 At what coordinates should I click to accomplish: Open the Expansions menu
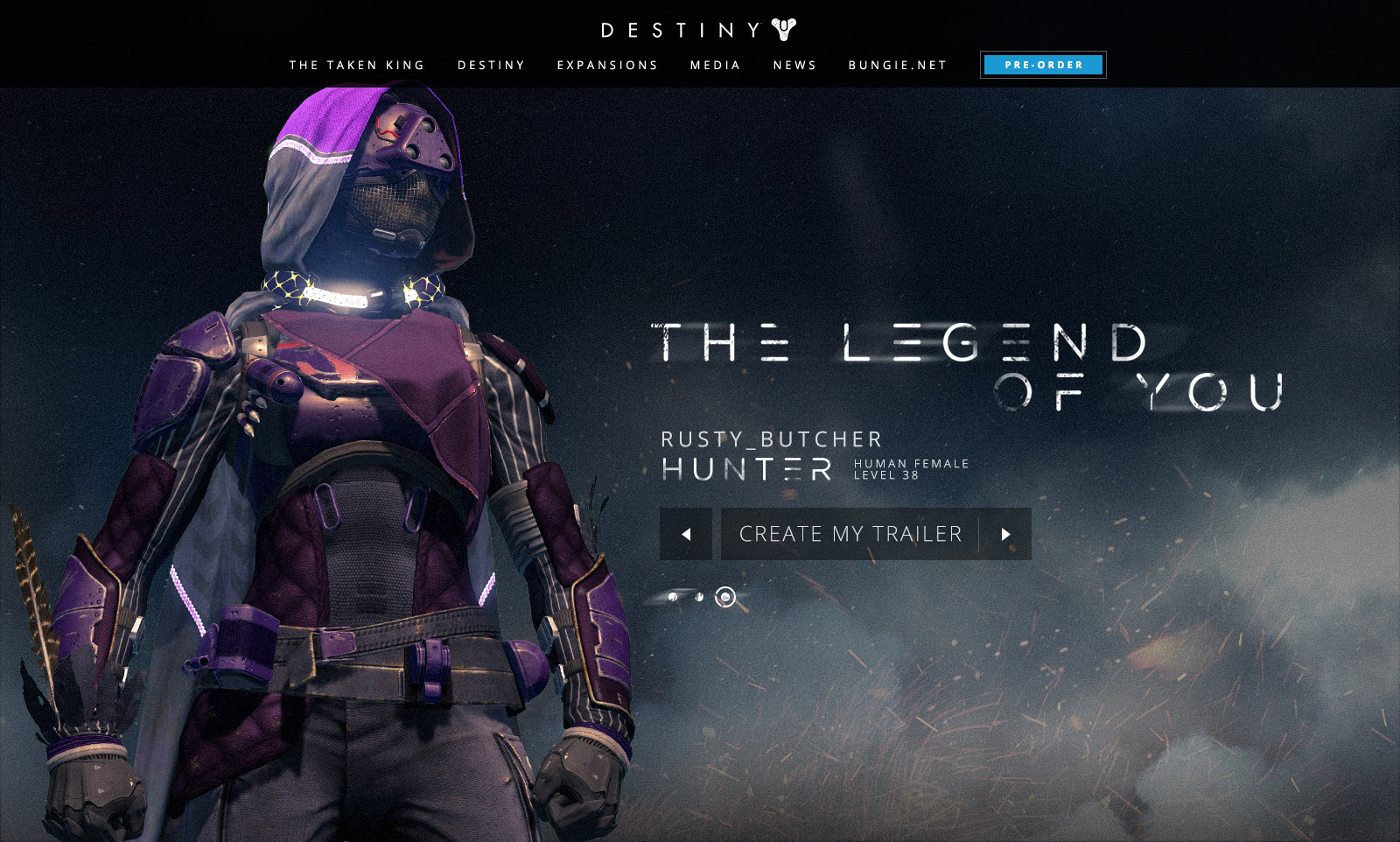click(607, 66)
